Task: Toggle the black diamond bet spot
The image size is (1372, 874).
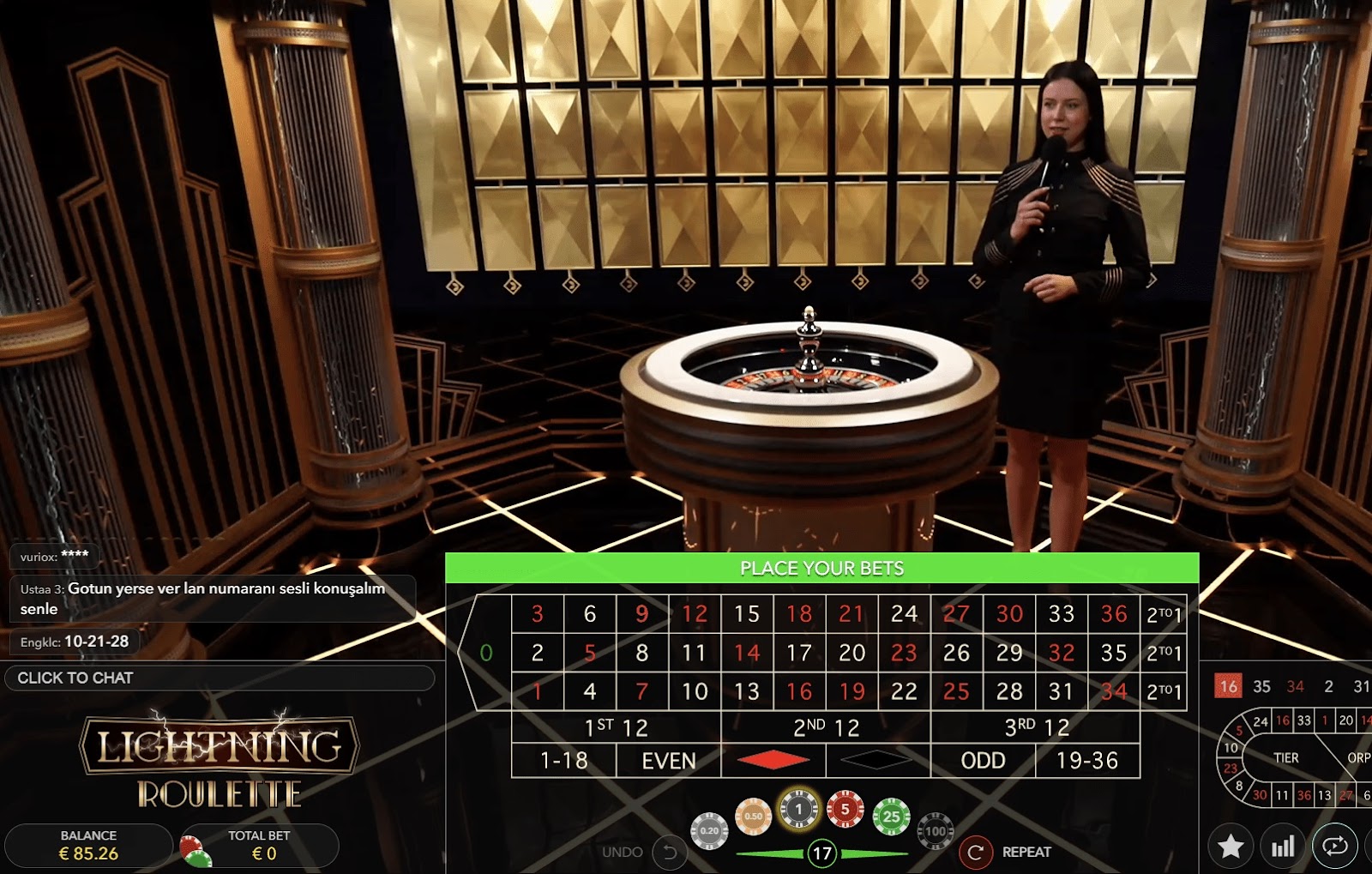Action: (x=877, y=760)
